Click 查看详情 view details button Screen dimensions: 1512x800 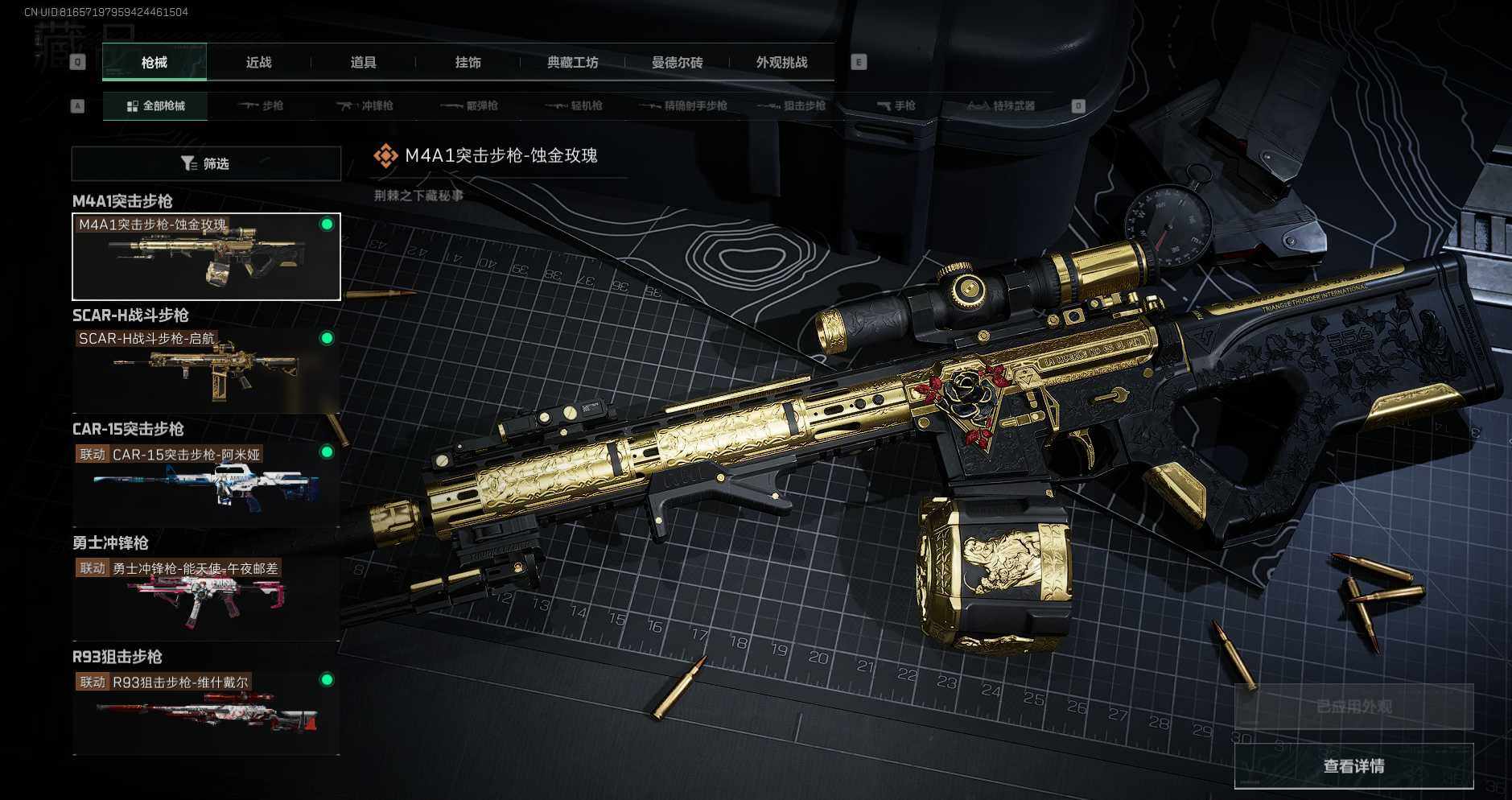tap(1353, 766)
